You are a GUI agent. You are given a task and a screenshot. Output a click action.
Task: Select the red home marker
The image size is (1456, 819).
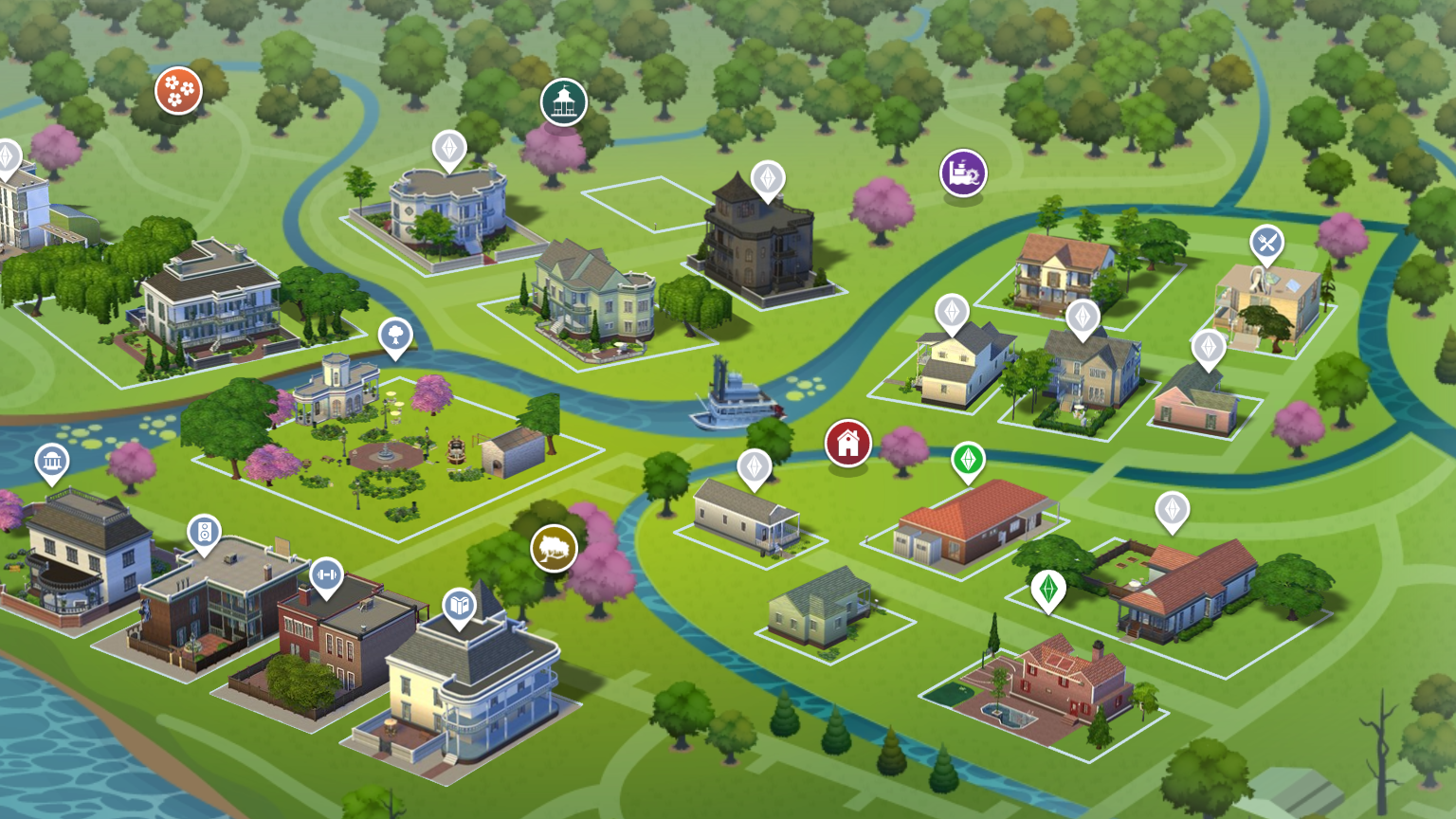coord(847,443)
